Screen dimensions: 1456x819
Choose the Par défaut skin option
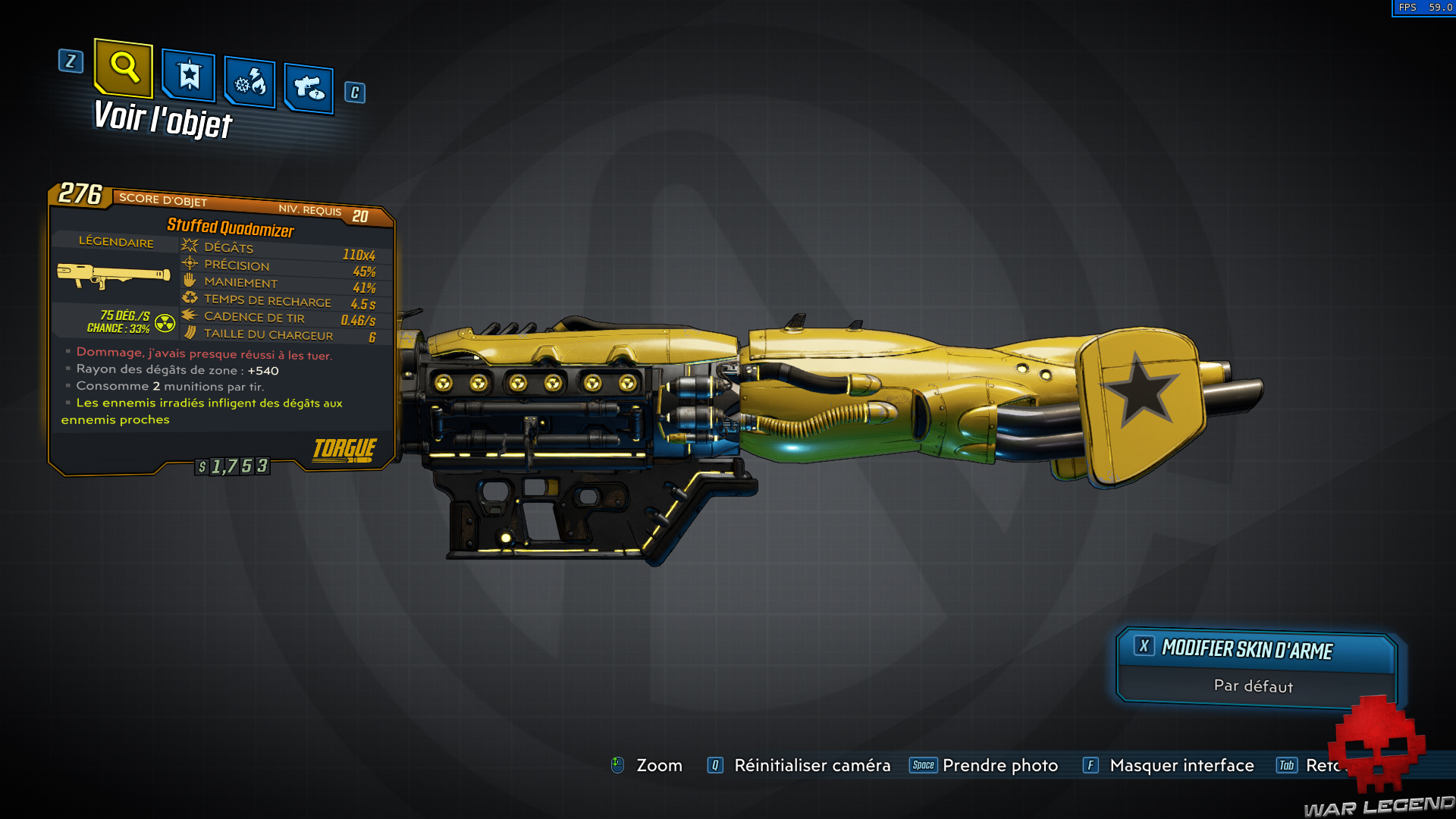[x=1254, y=686]
